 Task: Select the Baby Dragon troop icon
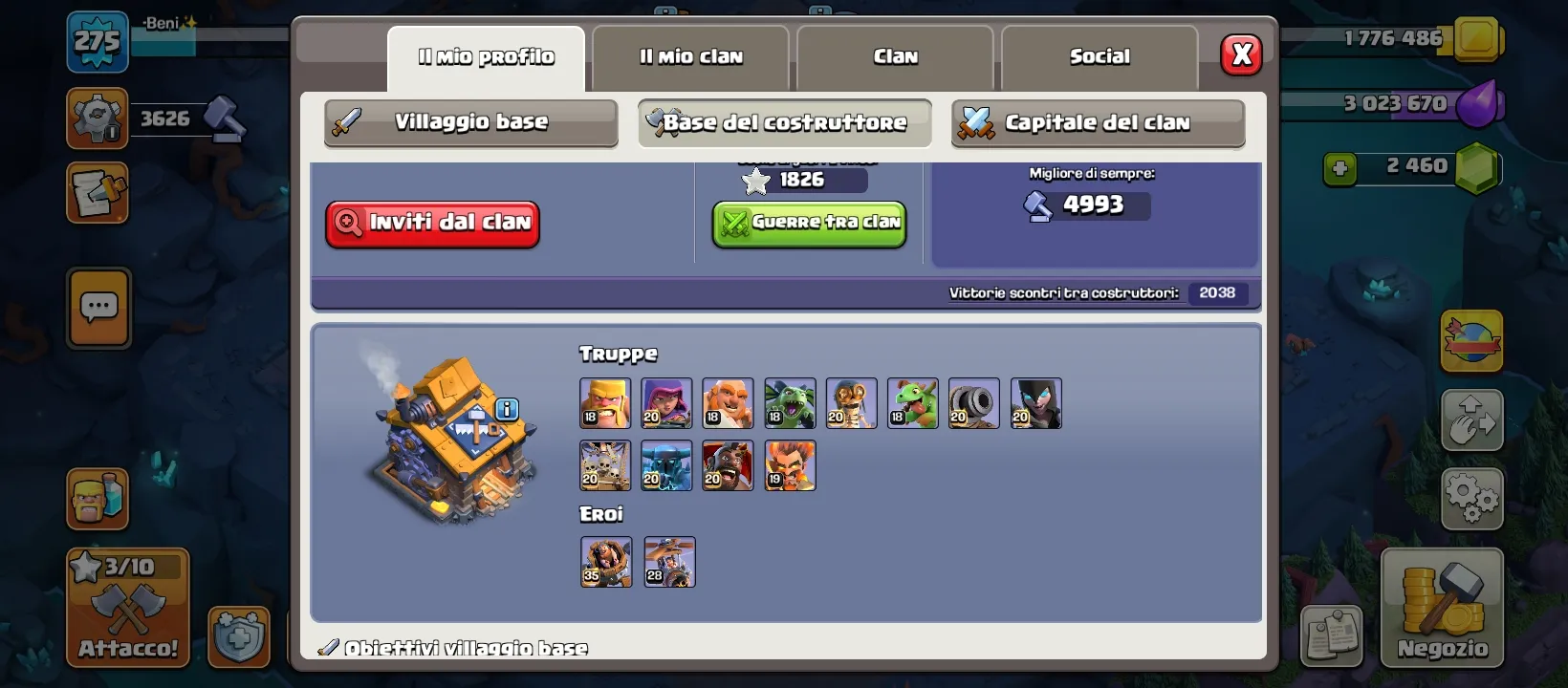click(x=912, y=403)
